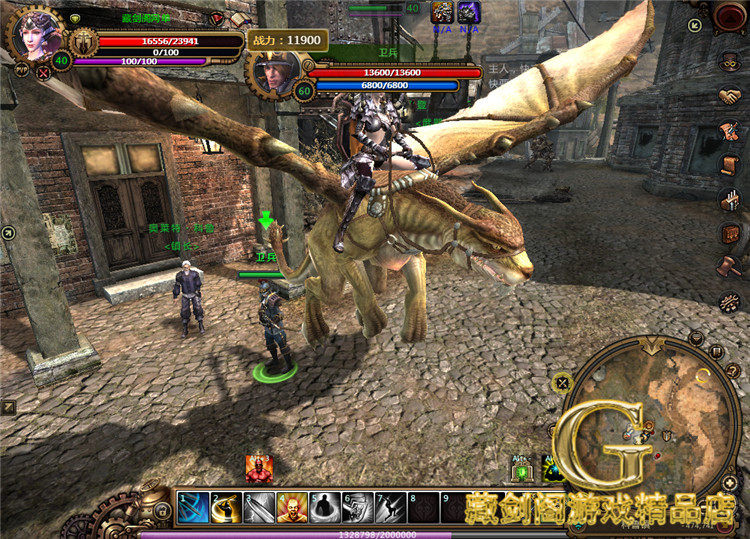Click the 战力 11900 combat power badge
This screenshot has width=750, height=539.
[287, 41]
